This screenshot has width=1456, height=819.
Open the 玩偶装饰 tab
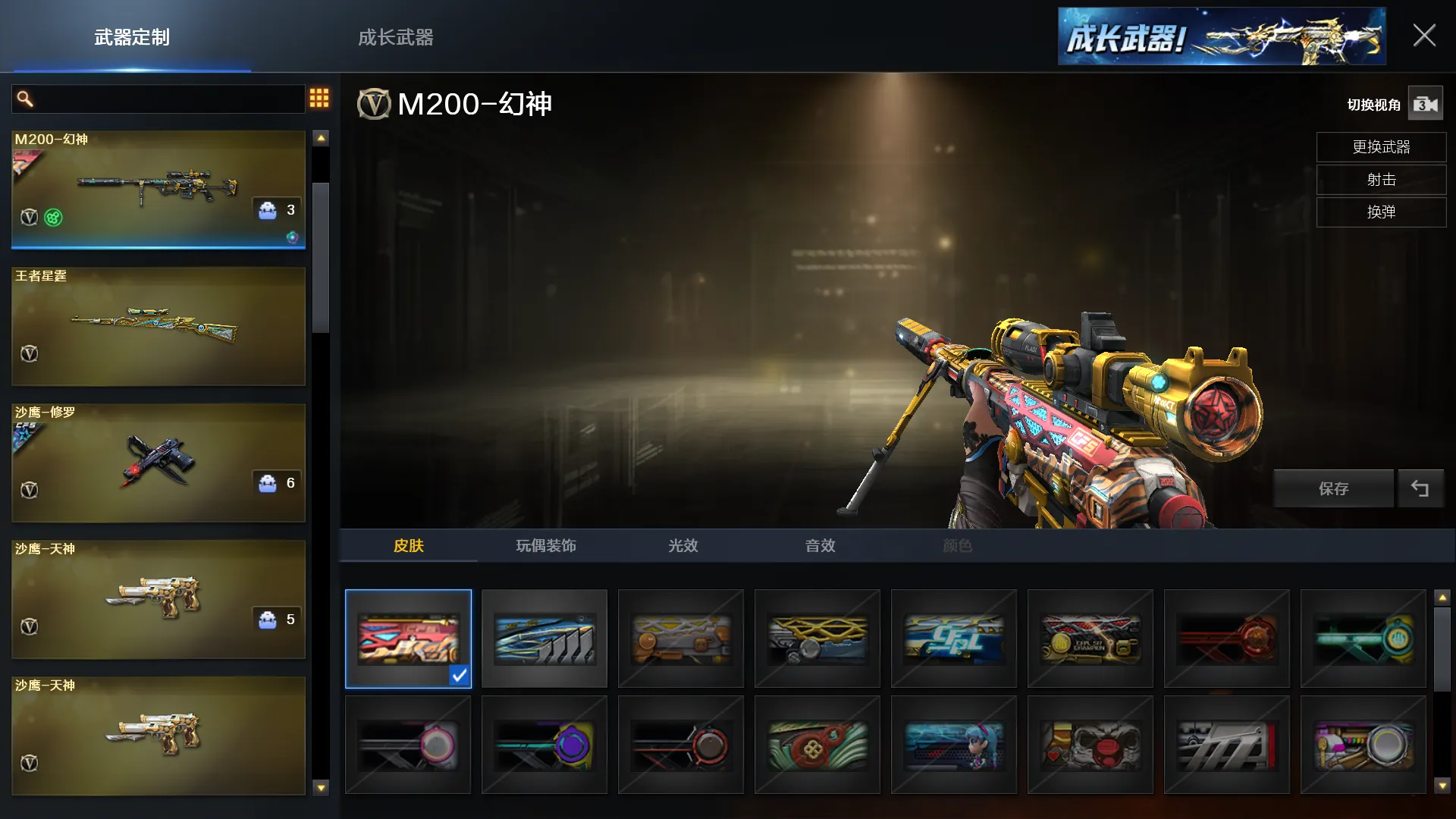click(x=546, y=546)
